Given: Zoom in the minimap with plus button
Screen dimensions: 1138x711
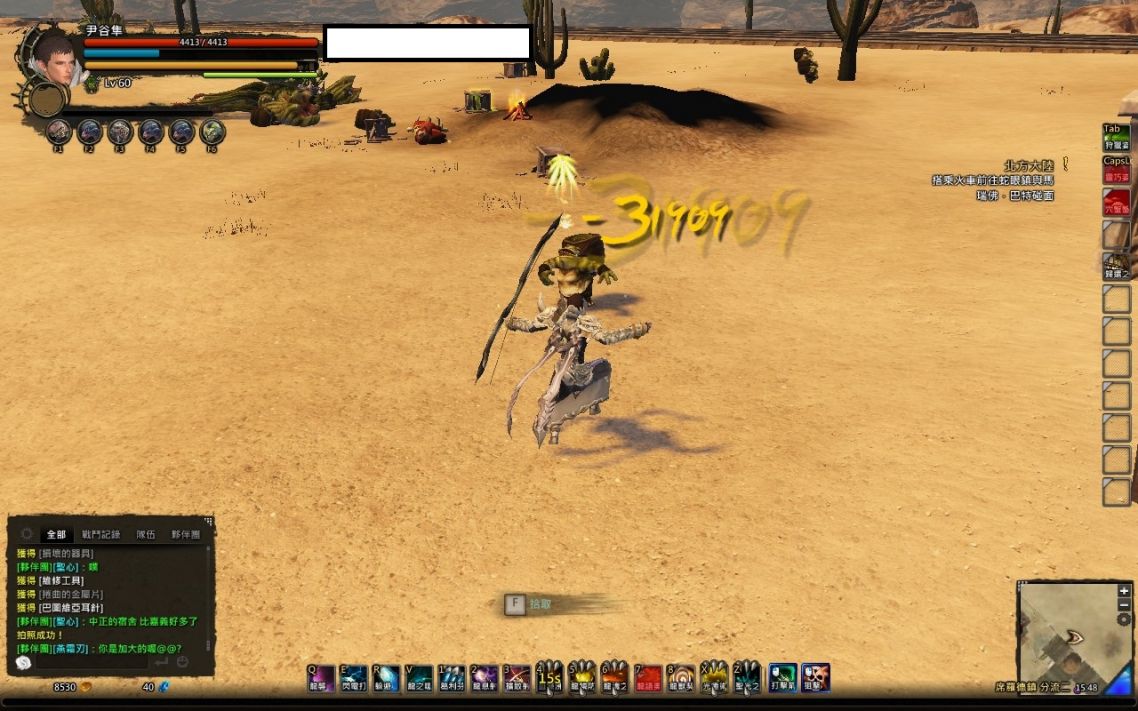Looking at the screenshot, I should [1124, 591].
